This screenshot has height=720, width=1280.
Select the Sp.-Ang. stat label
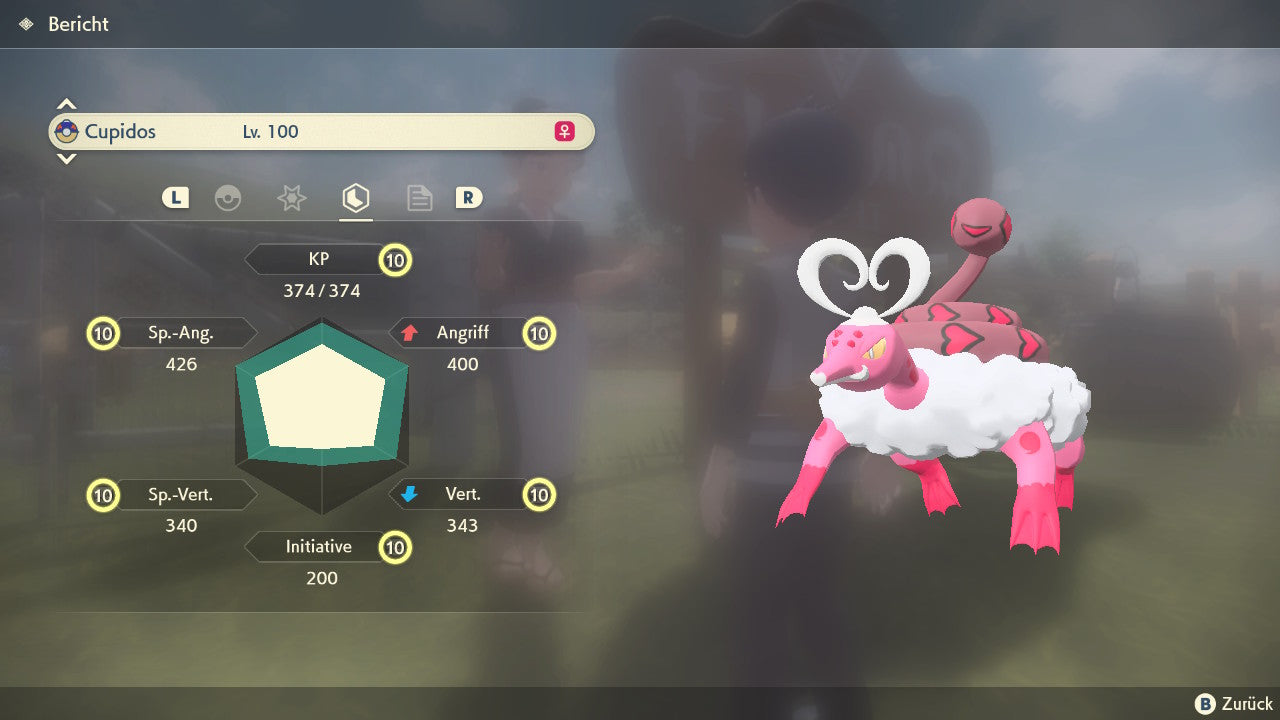[181, 333]
